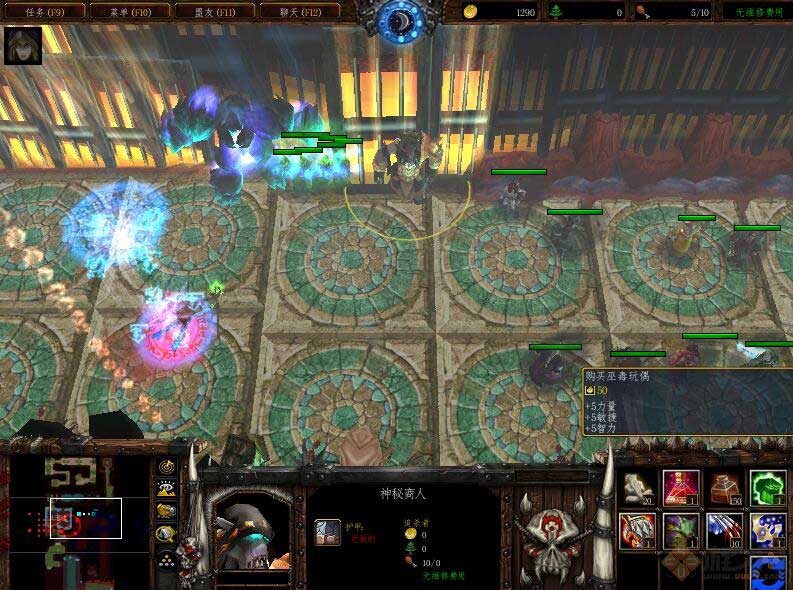The height and width of the screenshot is (590, 793).
Task: Purchase the green glowing gauntlet item
Action: point(768,488)
